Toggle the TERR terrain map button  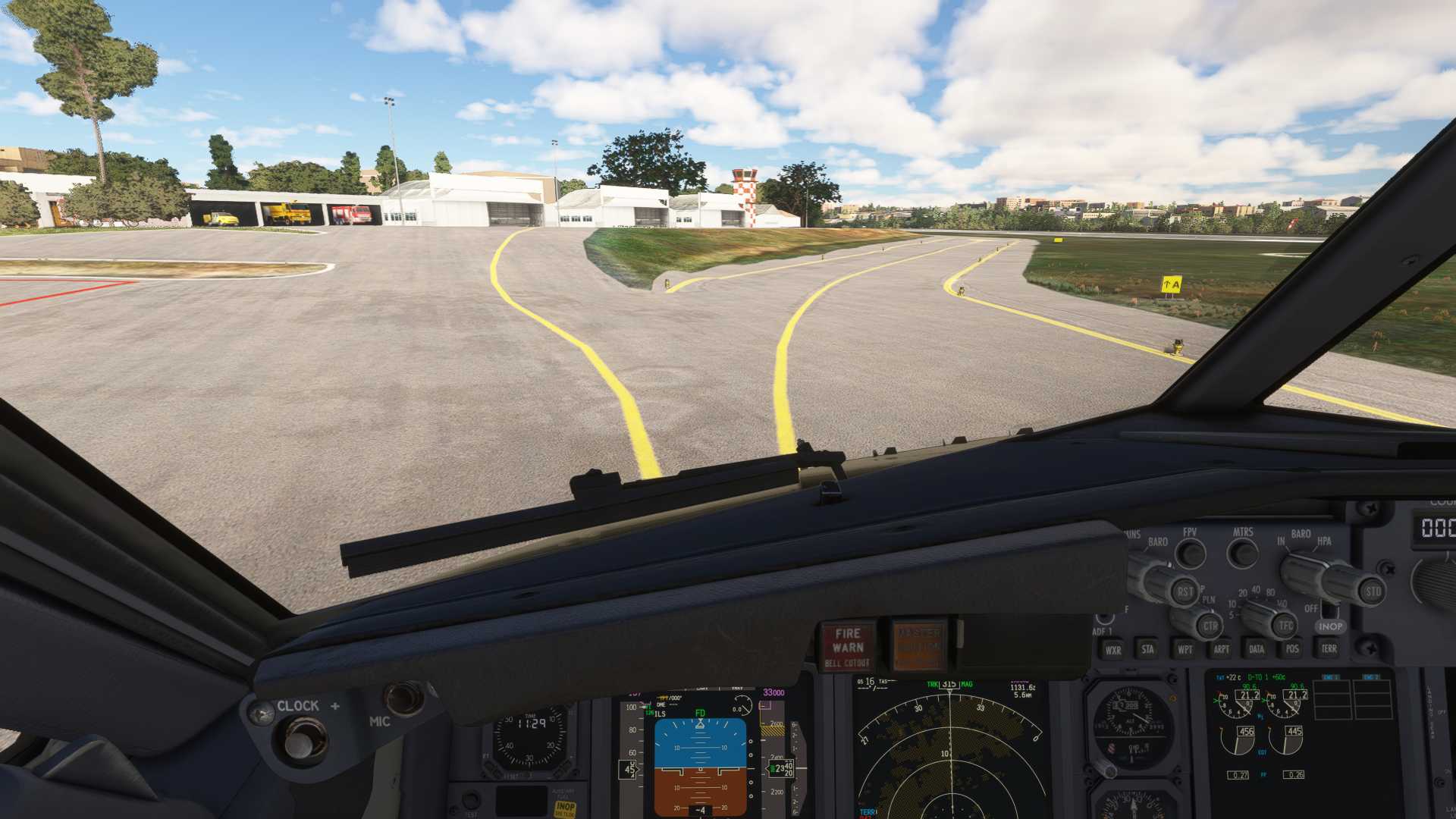coord(1329,649)
